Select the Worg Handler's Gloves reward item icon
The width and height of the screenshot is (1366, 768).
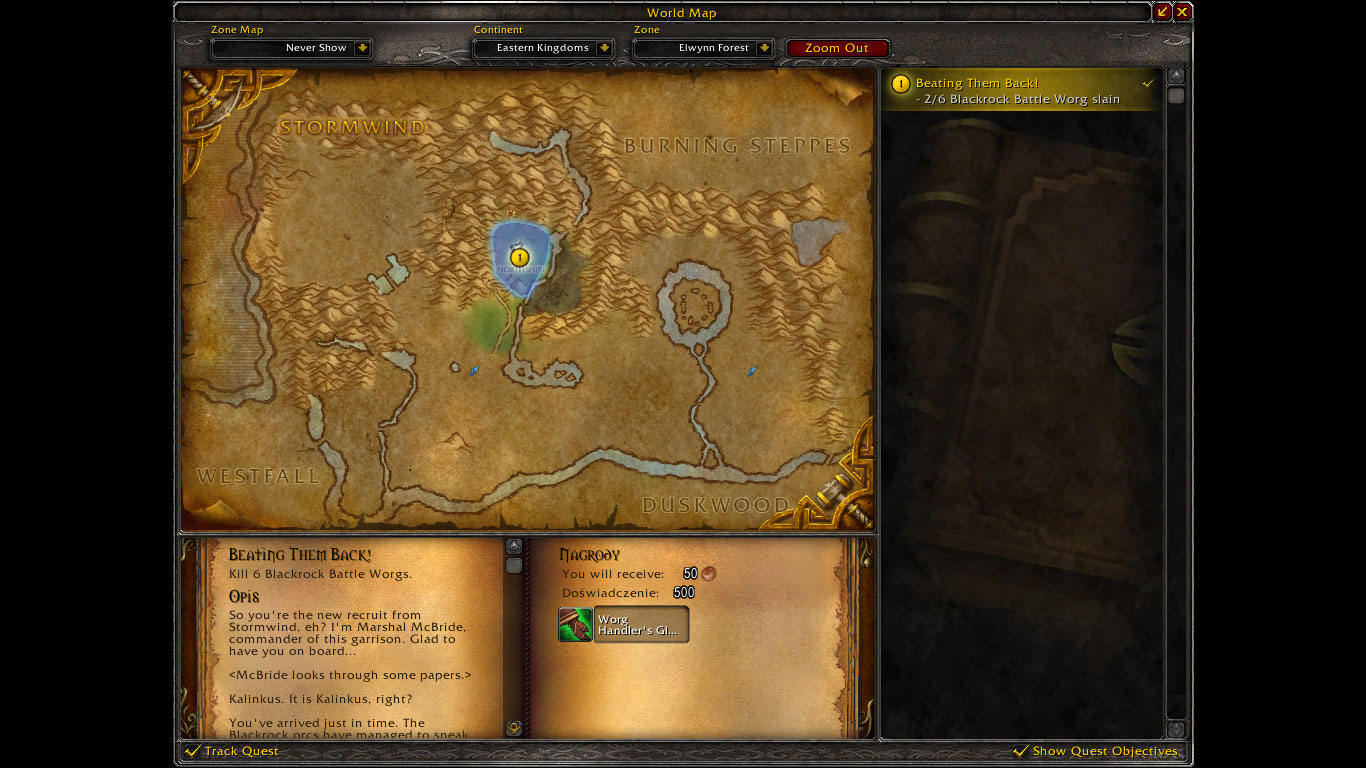(573, 624)
